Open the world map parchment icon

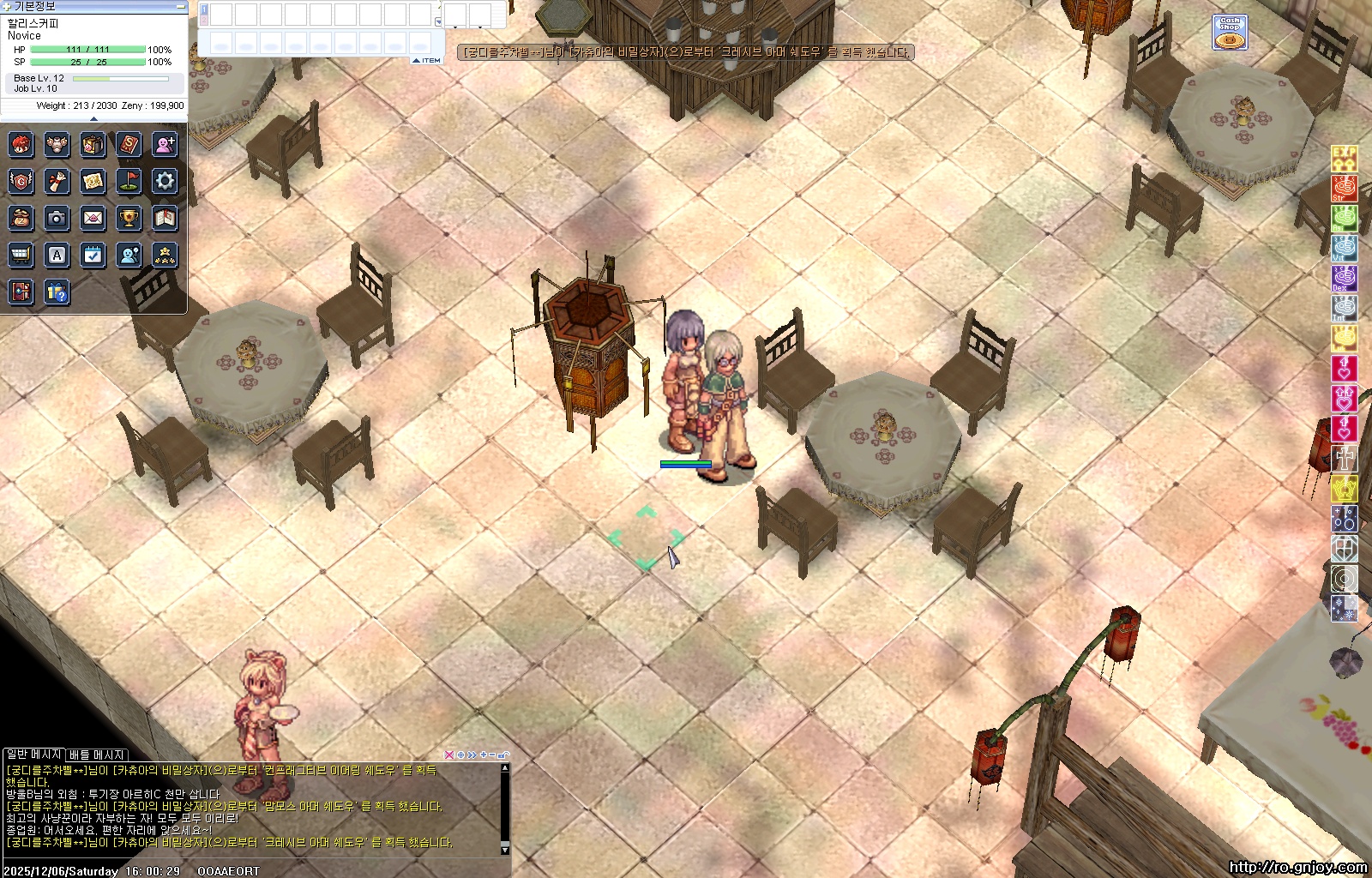click(x=93, y=181)
